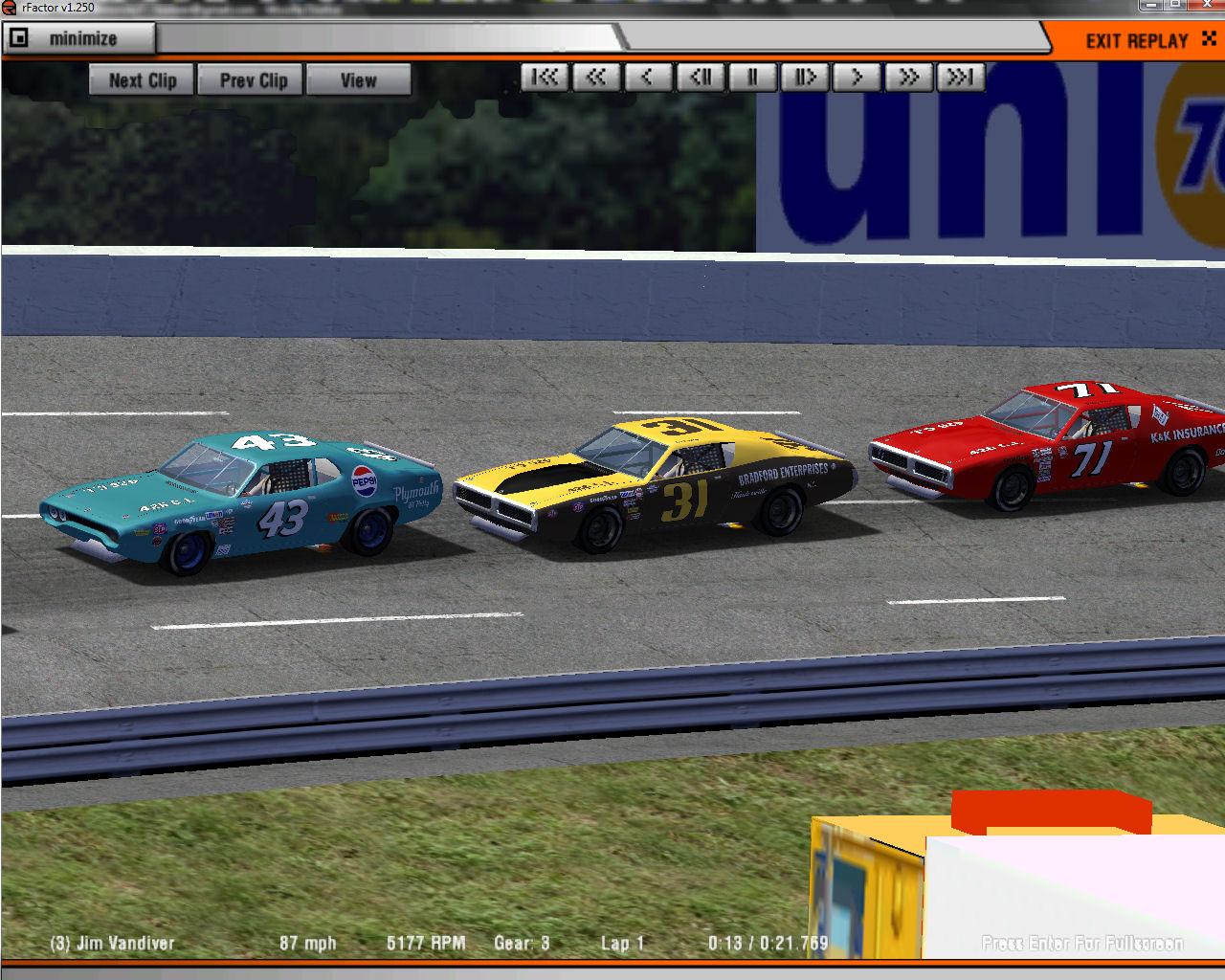Pause the replay
Image resolution: width=1225 pixels, height=980 pixels.
coord(752,78)
